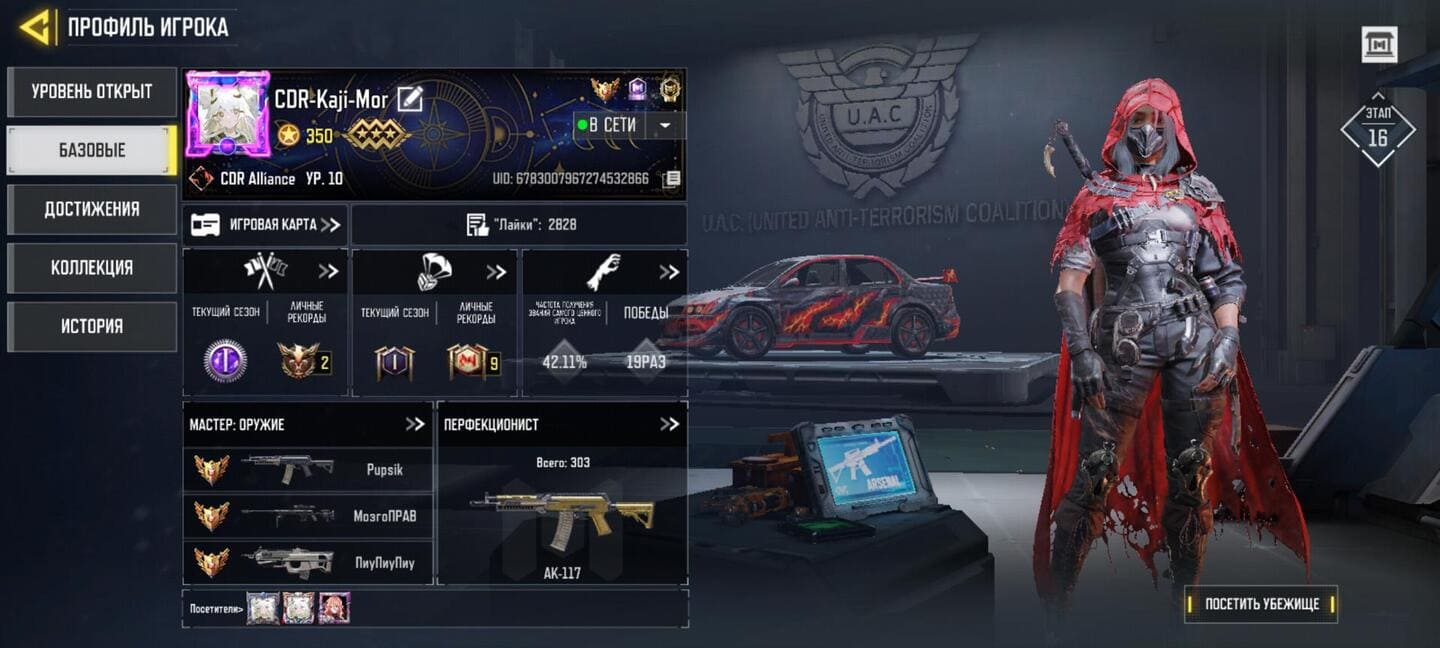1440x648 pixels.
Task: Expand the Мастер: Оружие section
Action: [415, 424]
